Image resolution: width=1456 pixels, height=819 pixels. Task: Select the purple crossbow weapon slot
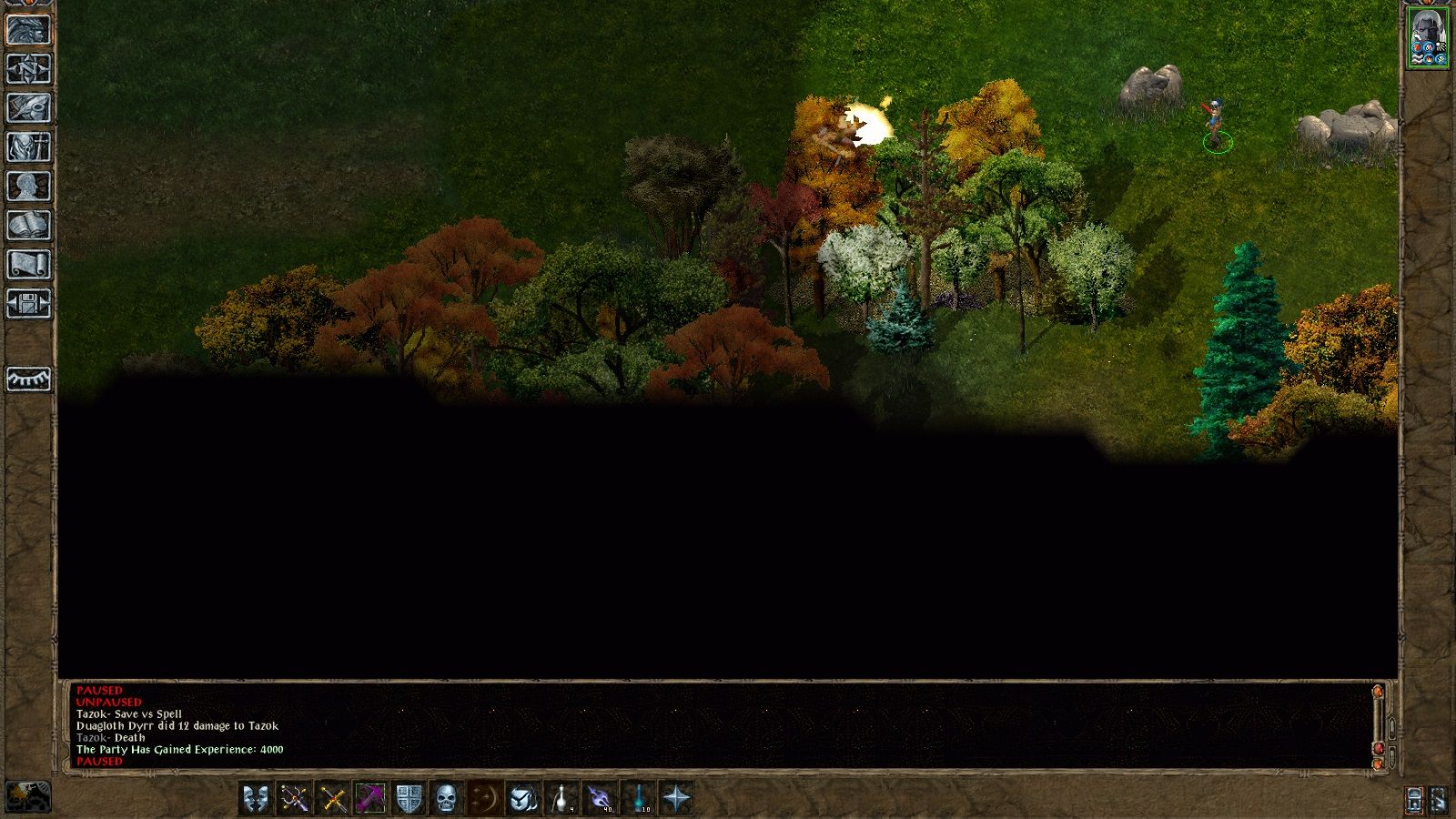370,799
